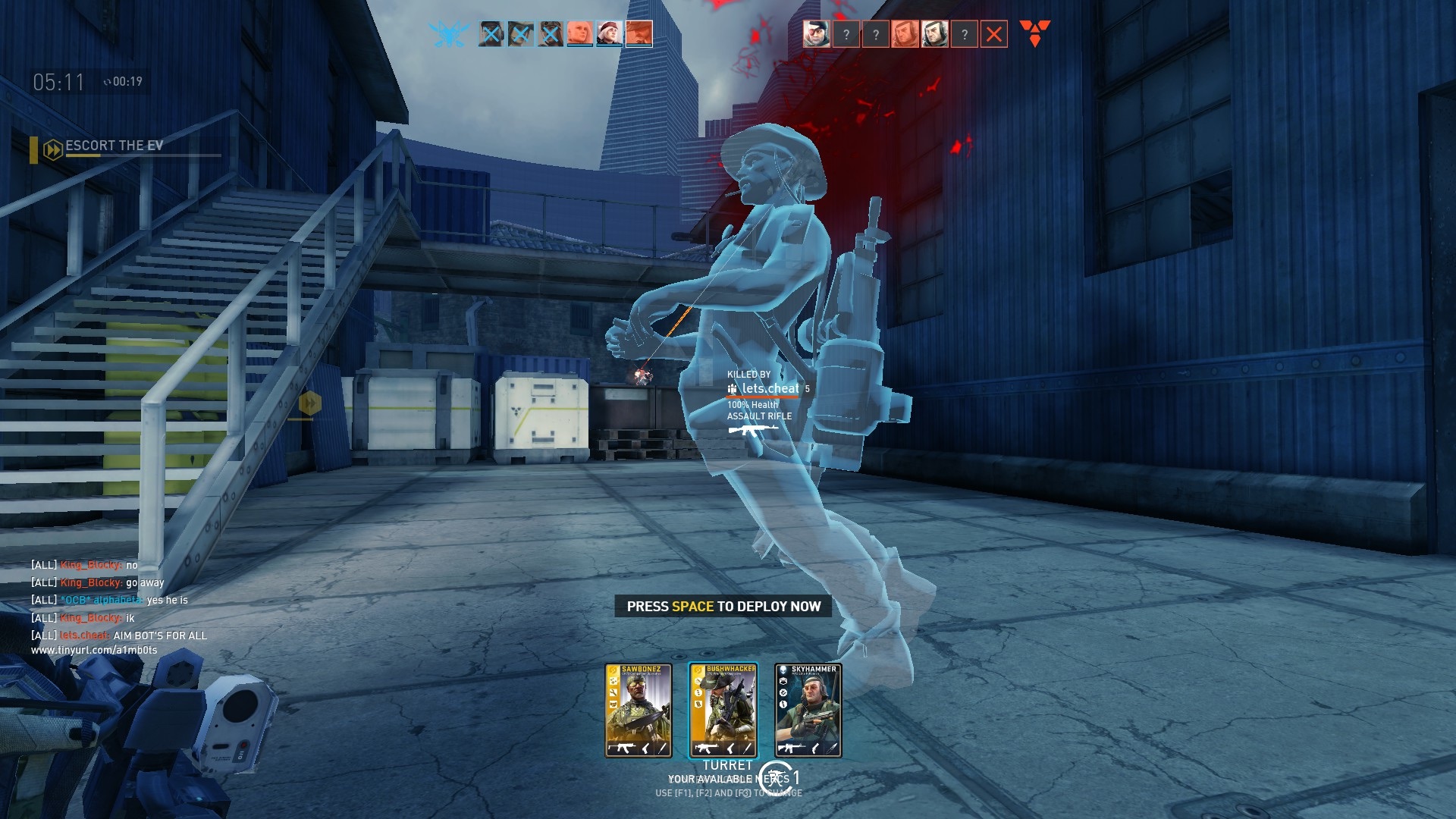This screenshot has width=1456, height=819.
Task: Click the assault rifle icon in kill panel
Action: click(752, 431)
